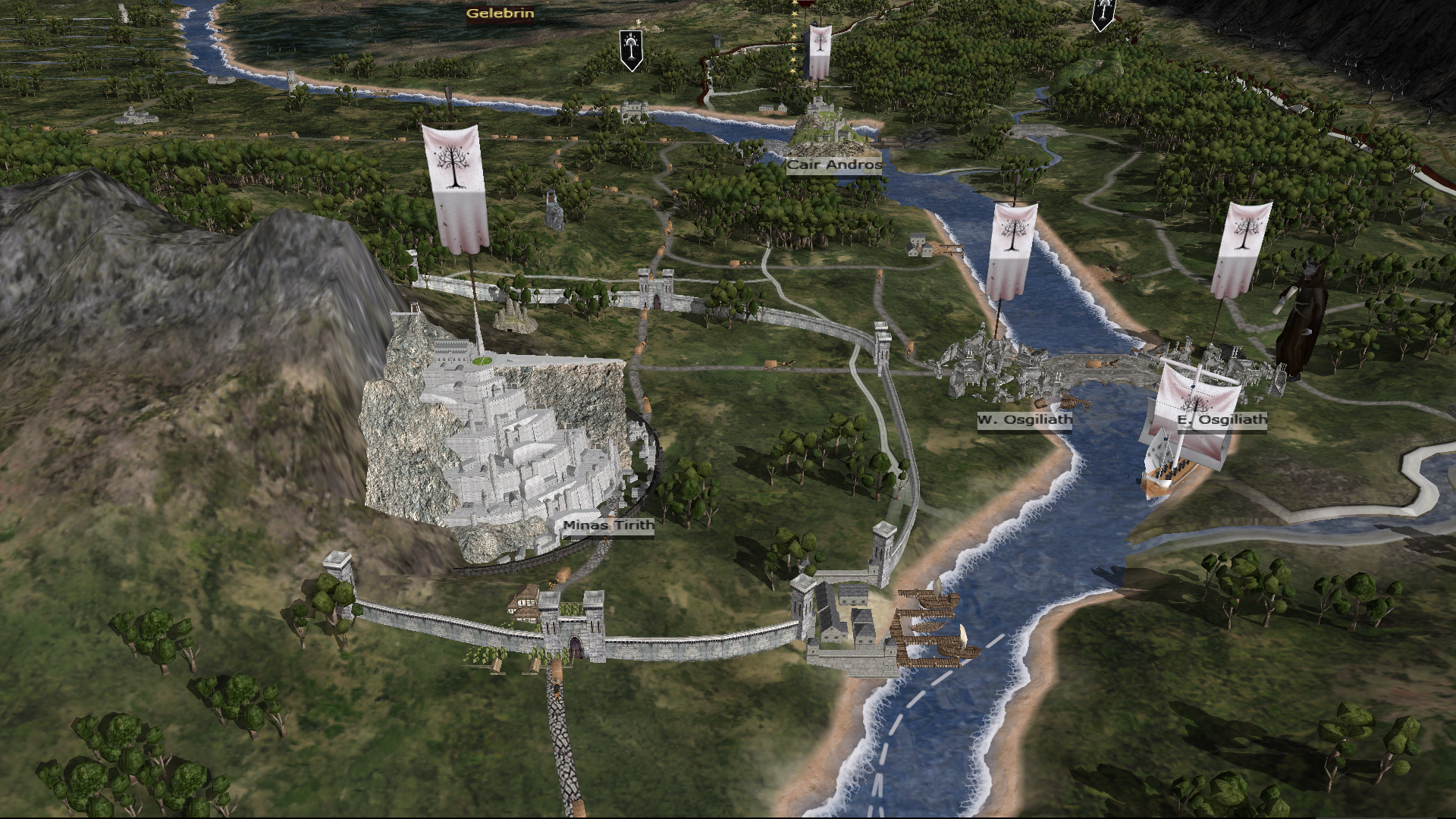Choose the Cair Andros location label
The width and height of the screenshot is (1456, 819).
[834, 165]
